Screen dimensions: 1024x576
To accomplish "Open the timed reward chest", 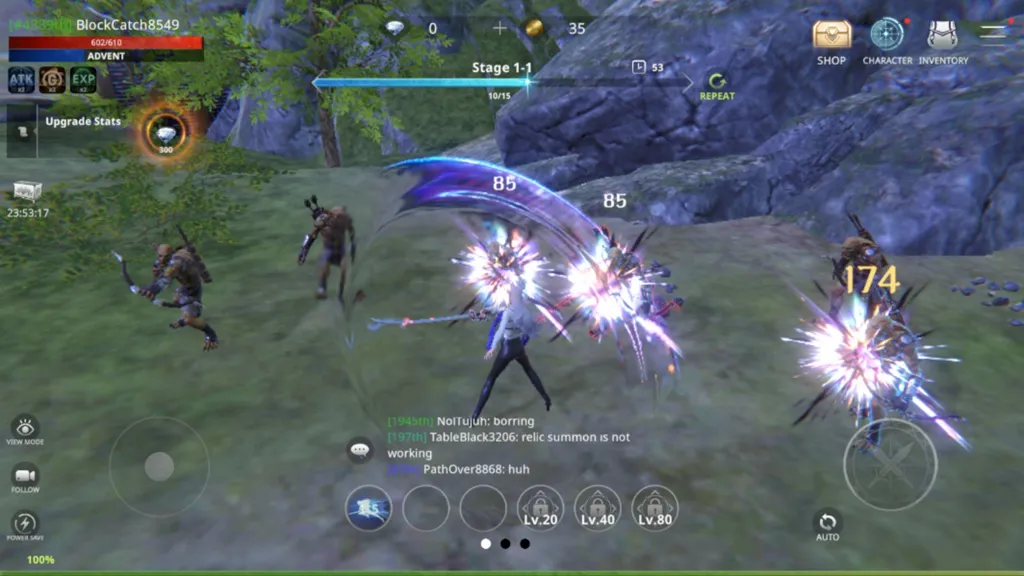I will click(27, 192).
